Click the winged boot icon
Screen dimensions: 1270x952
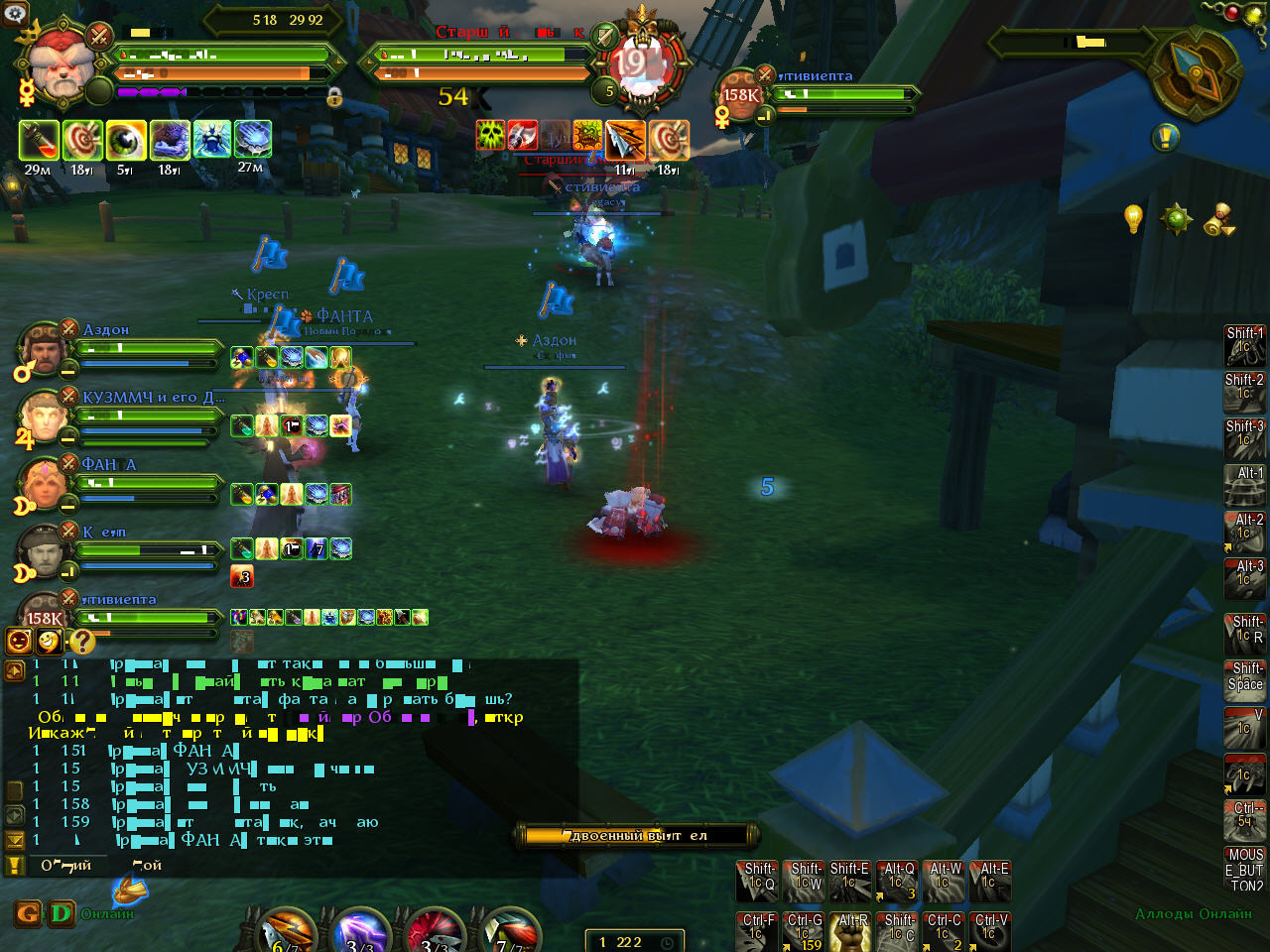[129, 891]
